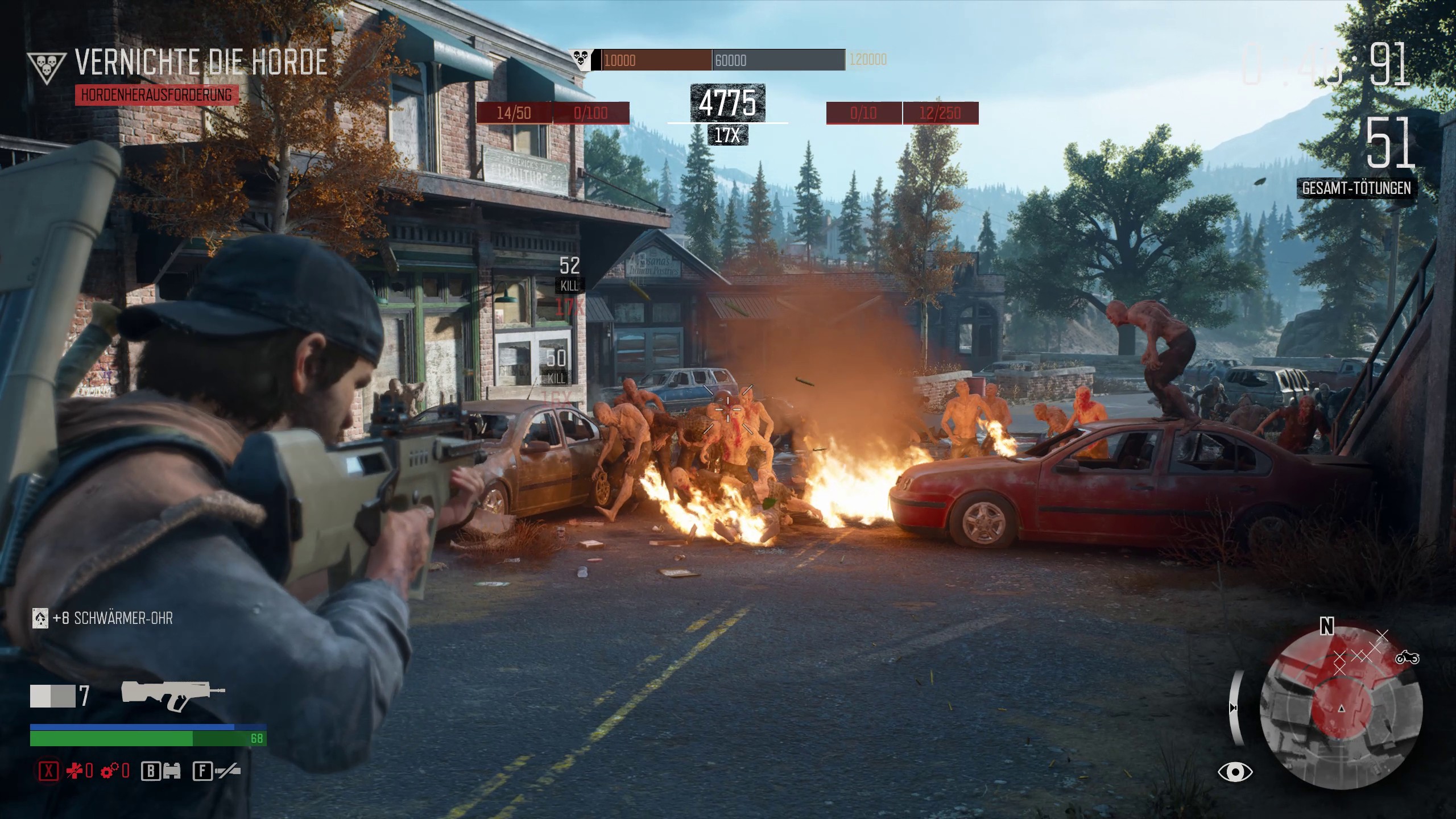Select the 12/250 sub-challenge box
The image size is (1456, 819).
[940, 113]
